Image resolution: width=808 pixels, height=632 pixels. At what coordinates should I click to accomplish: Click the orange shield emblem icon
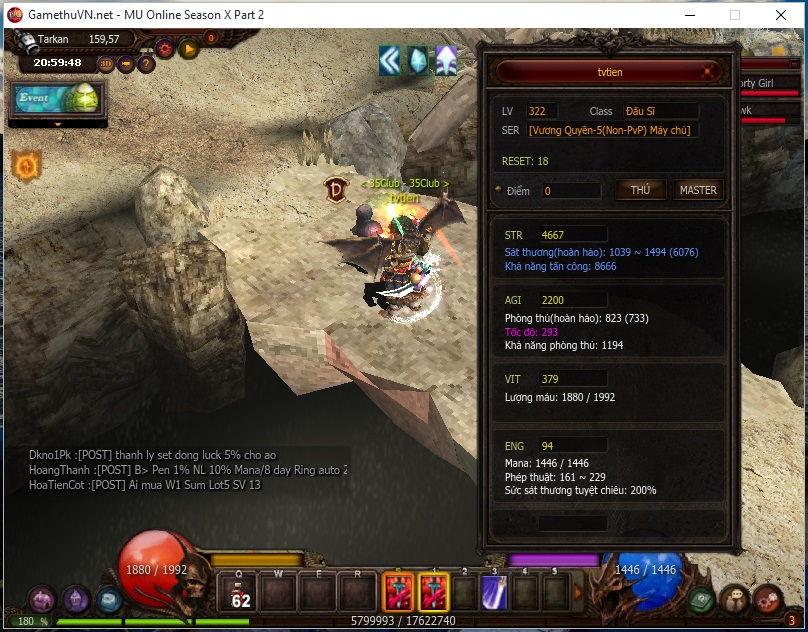[26, 164]
